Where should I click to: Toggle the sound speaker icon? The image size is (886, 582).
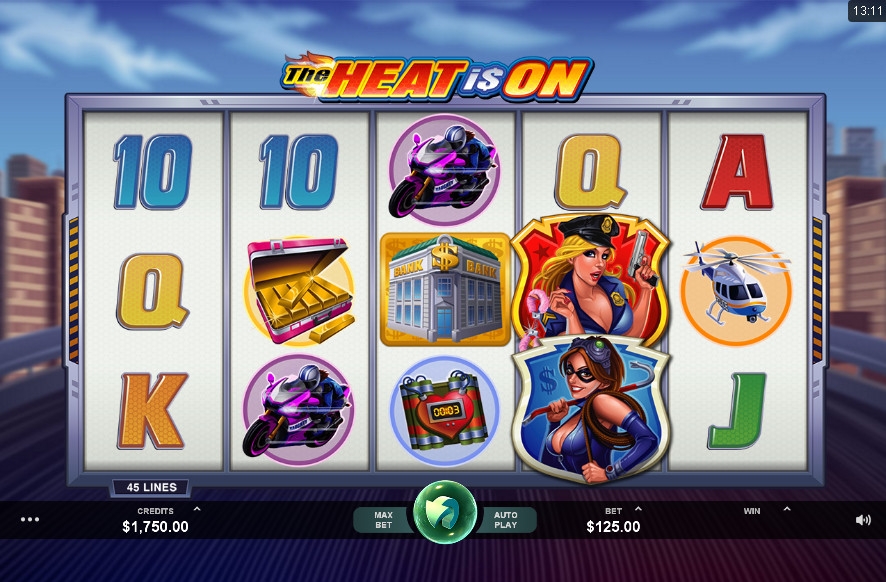(863, 520)
